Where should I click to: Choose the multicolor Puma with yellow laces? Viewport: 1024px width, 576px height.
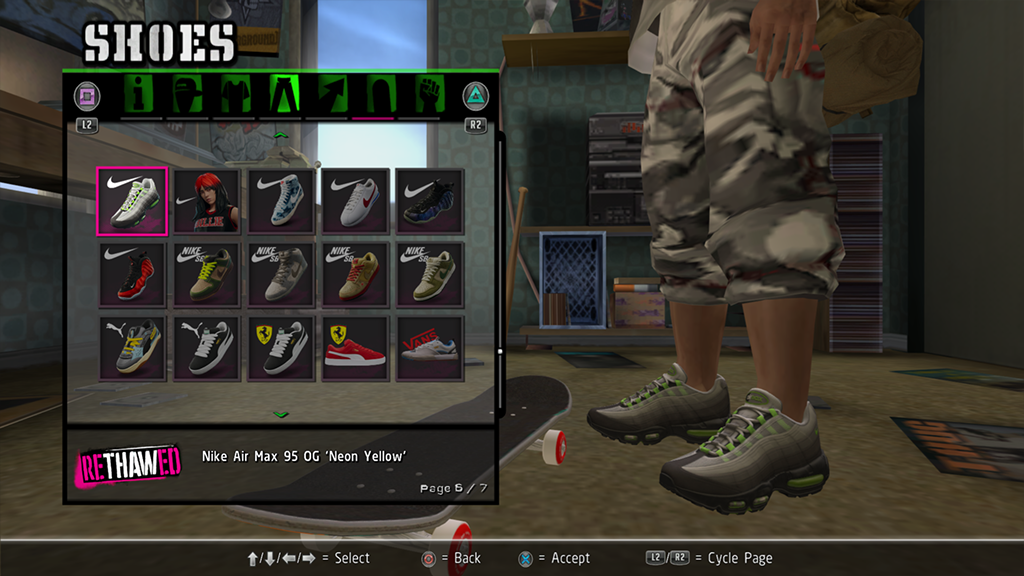132,349
